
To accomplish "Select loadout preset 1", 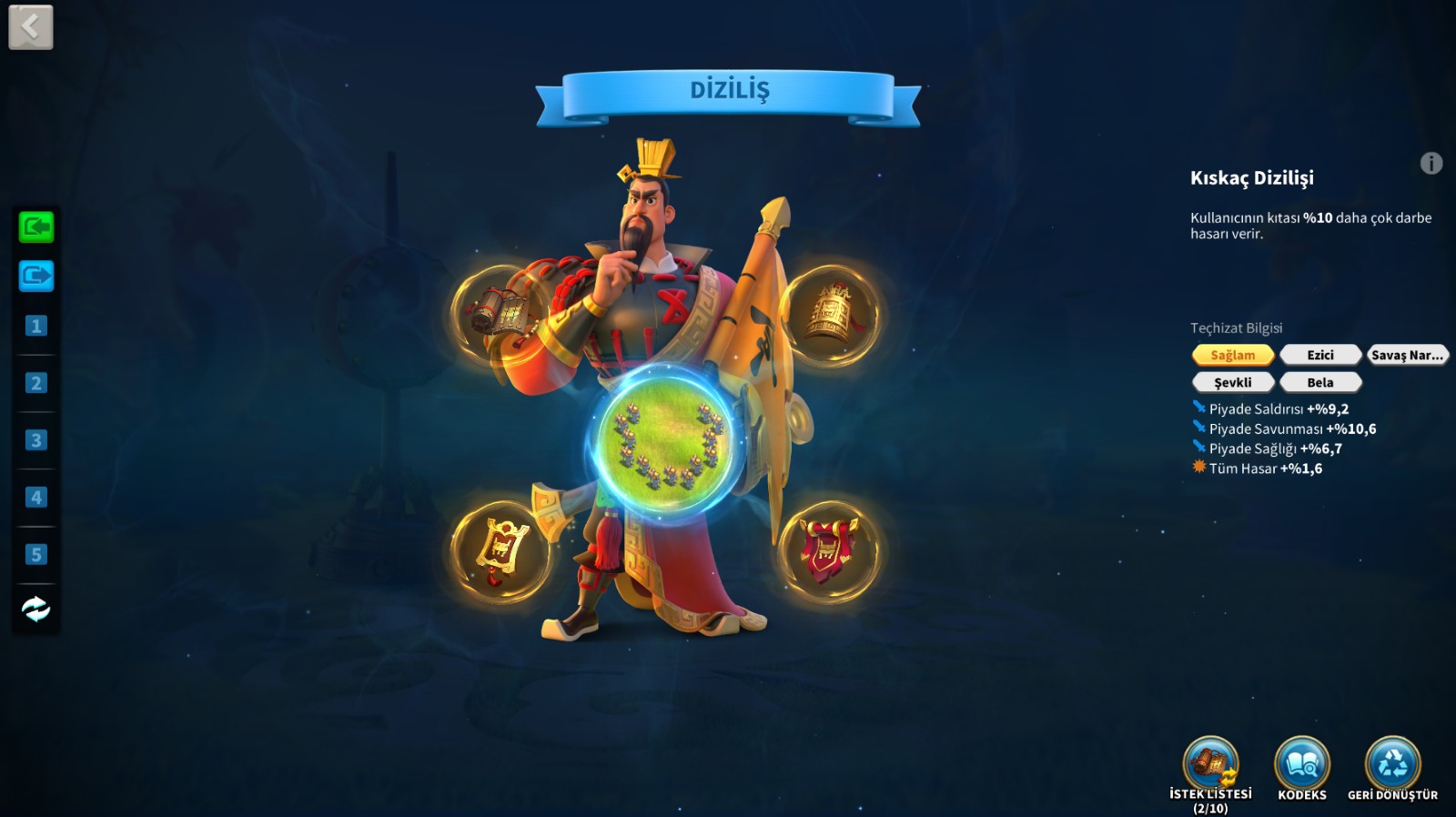I will coord(36,326).
